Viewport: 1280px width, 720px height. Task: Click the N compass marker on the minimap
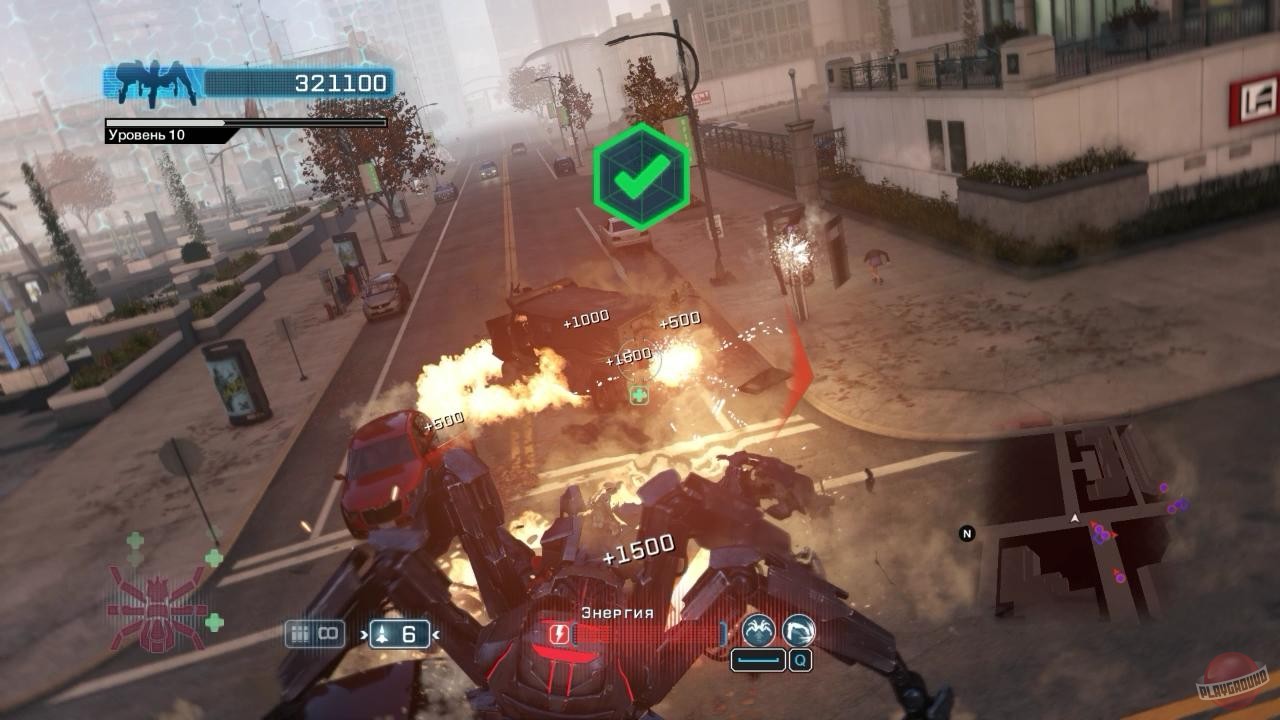966,534
